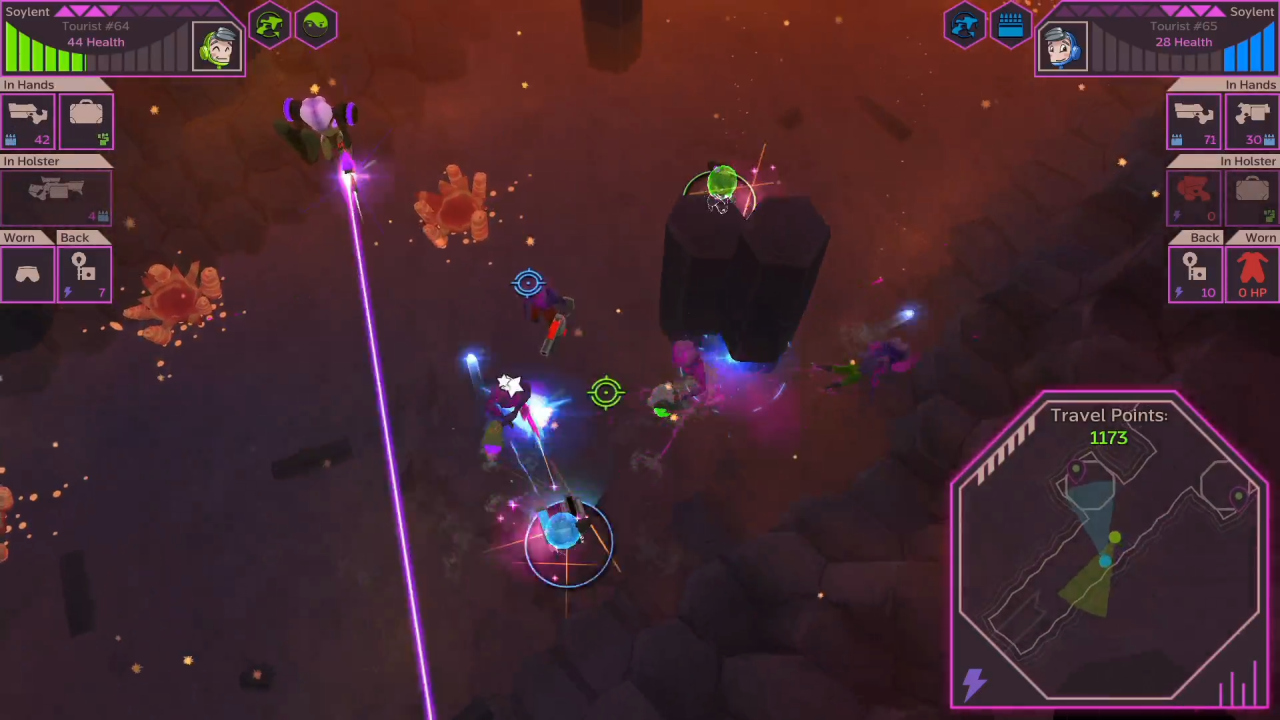The width and height of the screenshot is (1280, 720).
Task: Select the red suit showing 0 HP
Action: pos(1252,272)
